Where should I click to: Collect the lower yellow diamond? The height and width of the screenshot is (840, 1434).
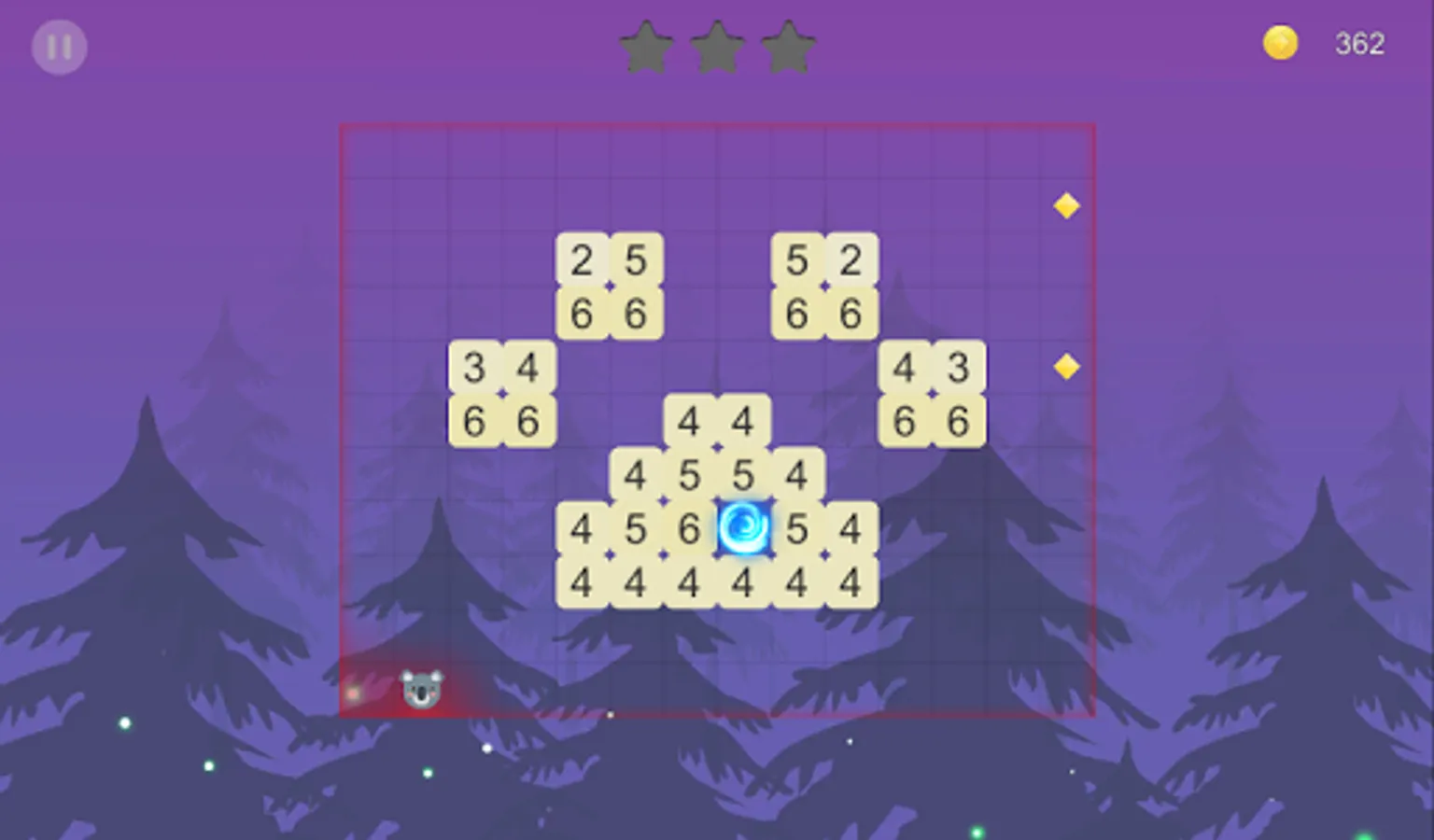pyautogui.click(x=1067, y=368)
